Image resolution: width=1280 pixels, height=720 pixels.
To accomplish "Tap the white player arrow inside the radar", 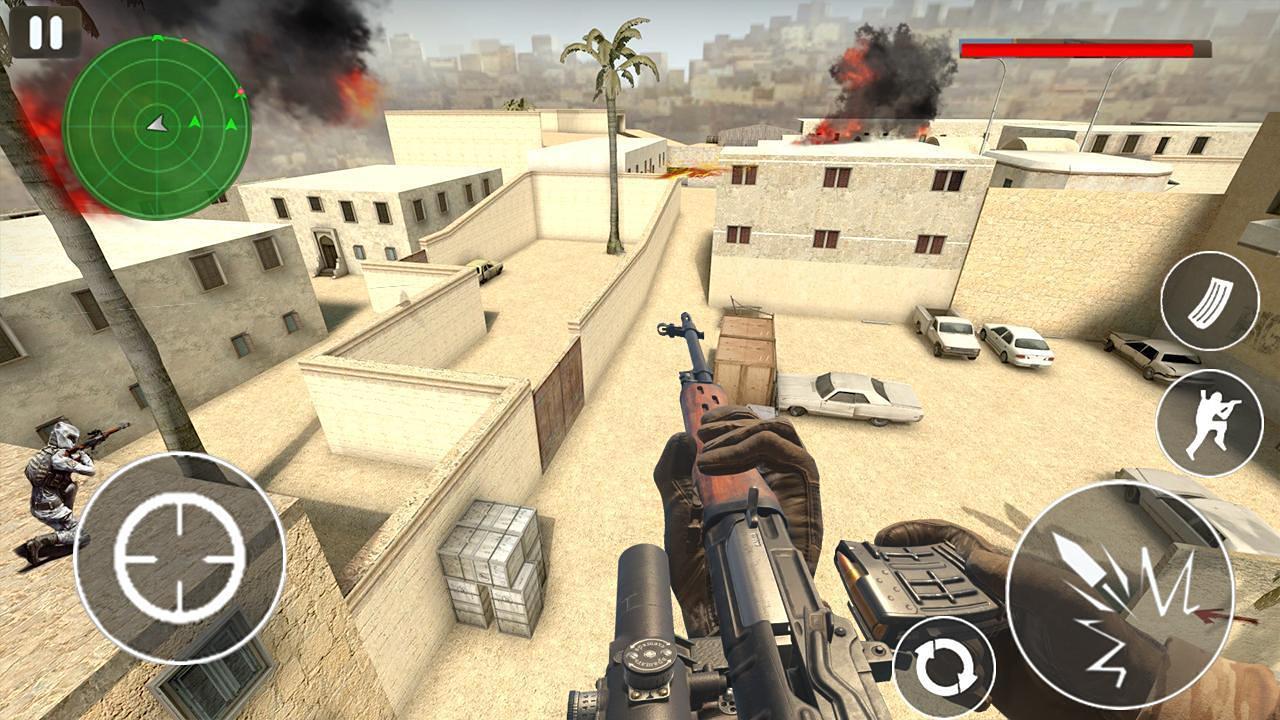I will coord(158,123).
